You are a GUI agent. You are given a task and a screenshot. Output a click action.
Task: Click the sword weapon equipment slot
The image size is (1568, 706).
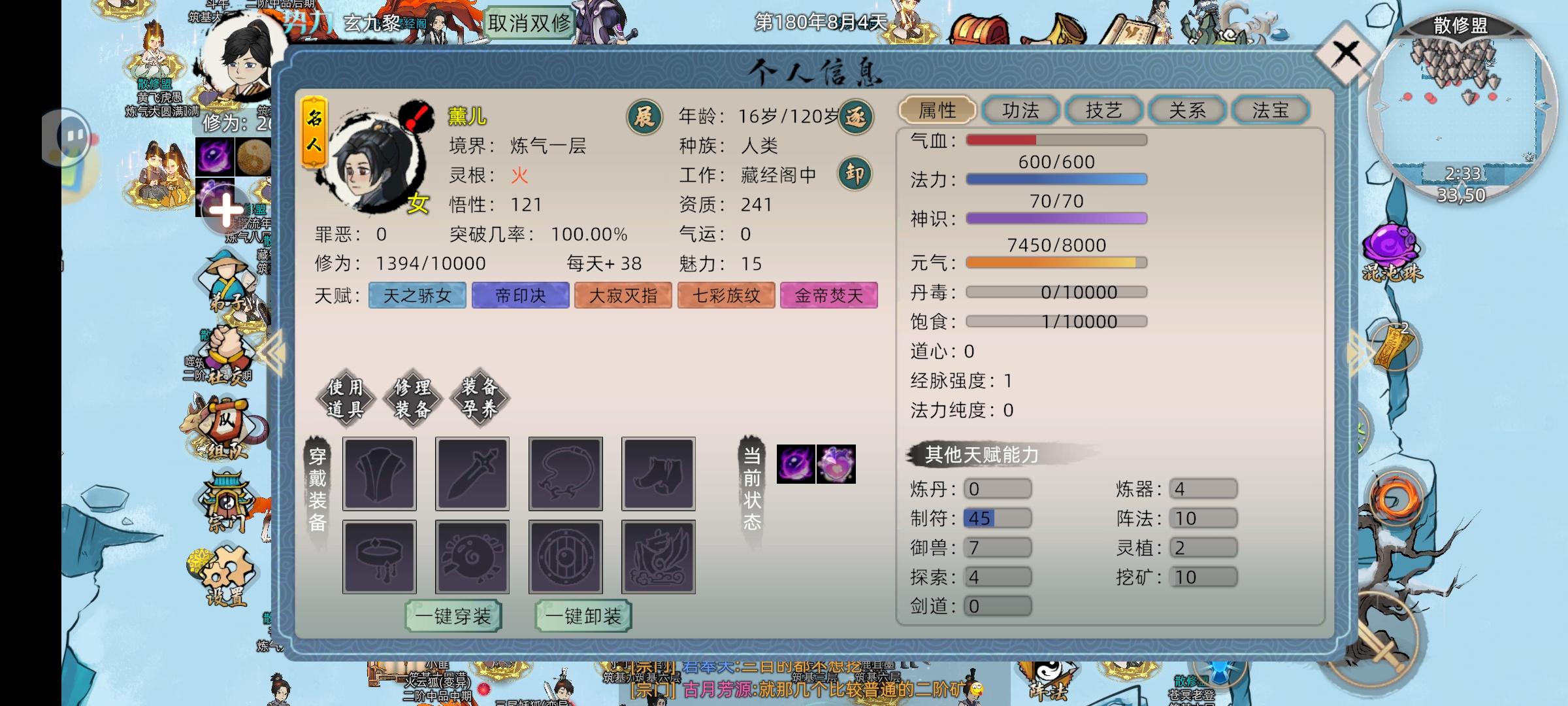pos(472,473)
